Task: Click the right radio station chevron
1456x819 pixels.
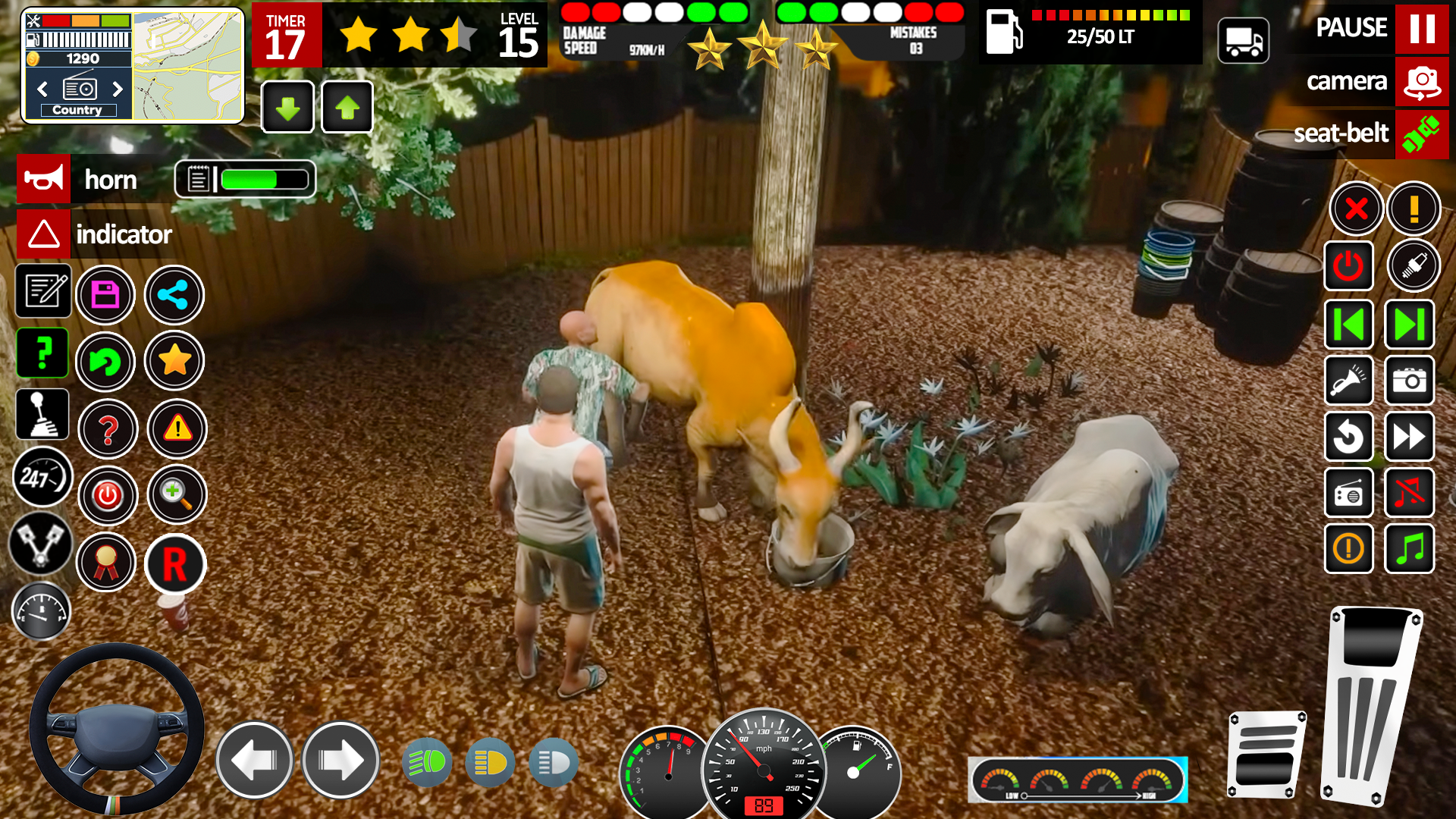Action: coord(118,89)
